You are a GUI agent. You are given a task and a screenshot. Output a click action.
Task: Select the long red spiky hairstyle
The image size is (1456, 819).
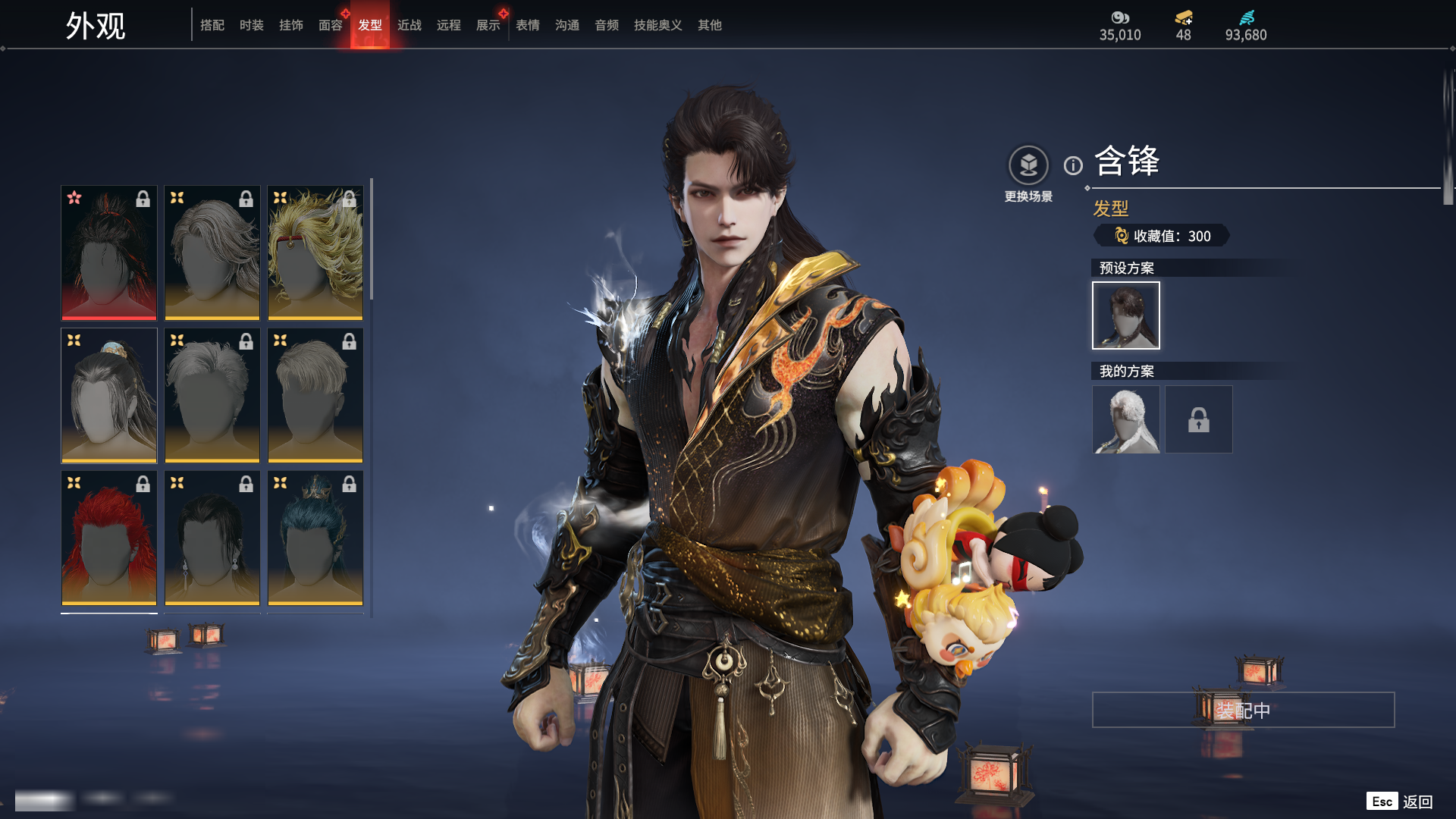tap(109, 538)
